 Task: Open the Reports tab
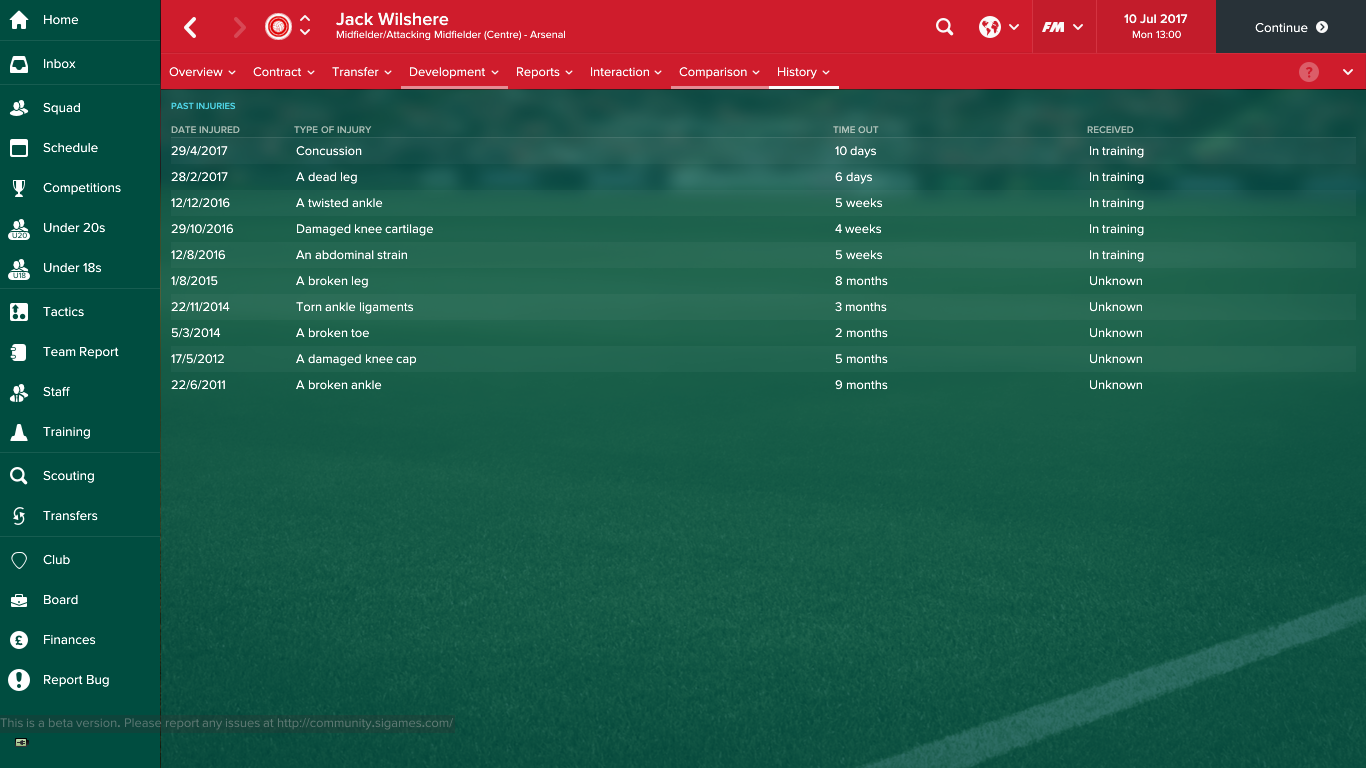click(537, 72)
